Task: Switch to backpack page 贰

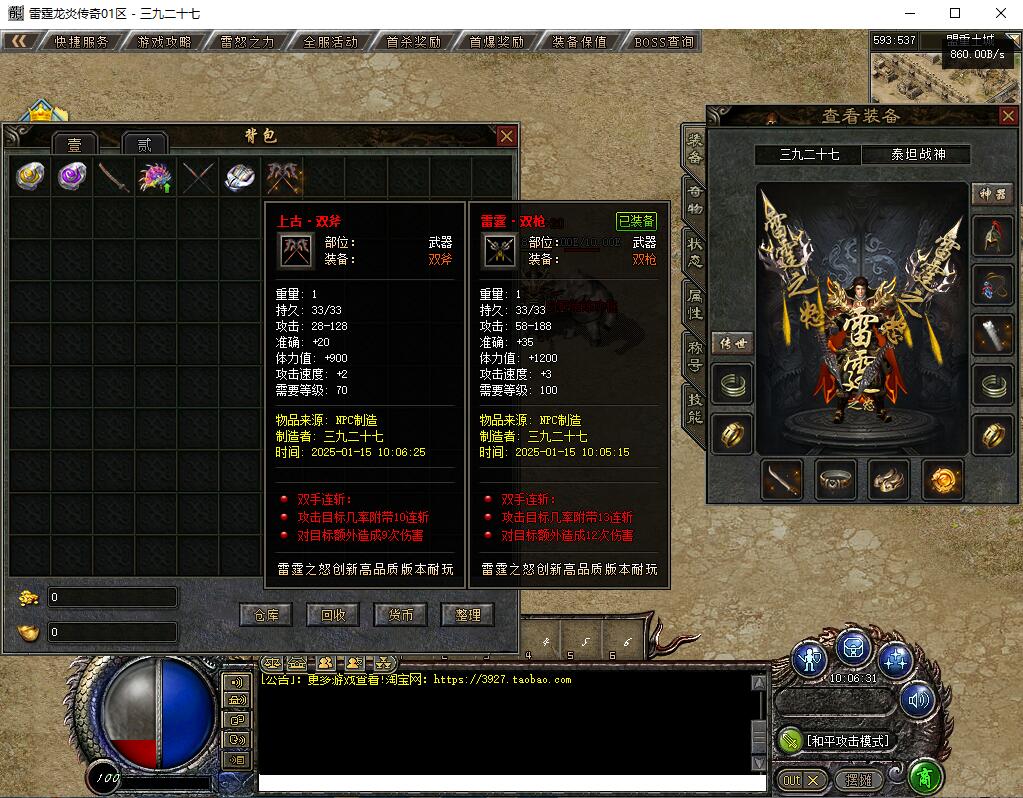Action: click(144, 144)
